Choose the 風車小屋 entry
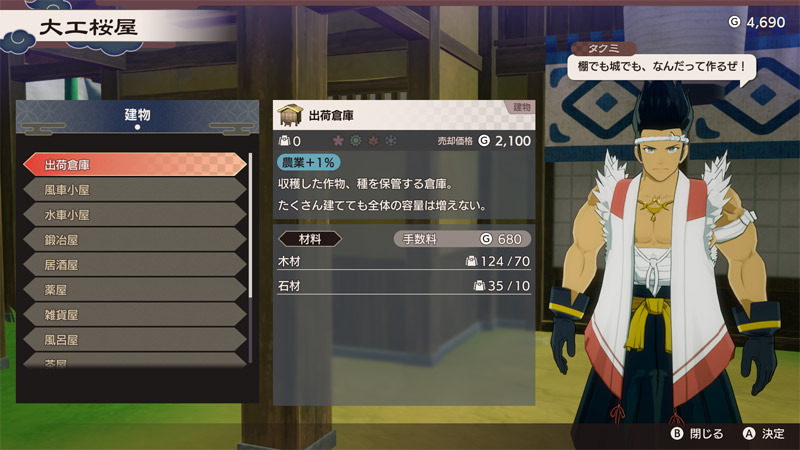 pyautogui.click(x=133, y=189)
